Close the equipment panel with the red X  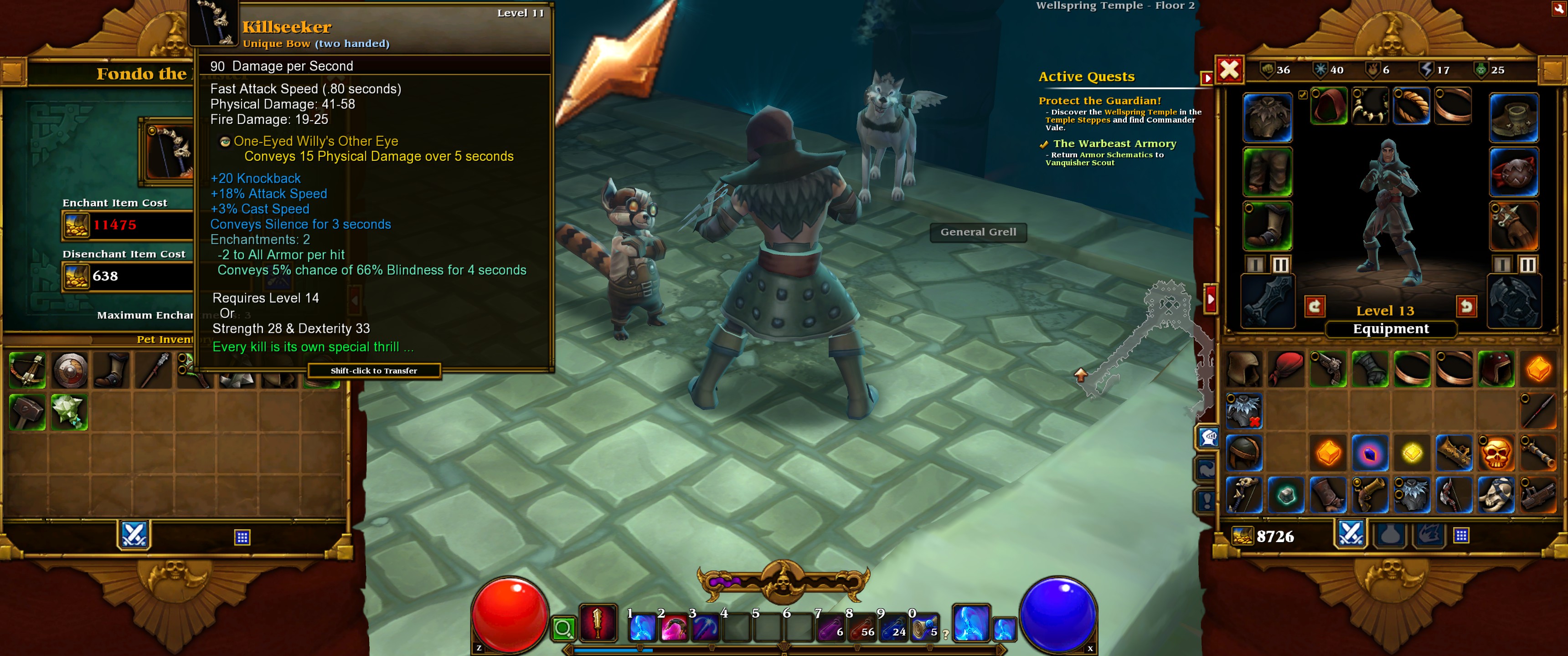1229,70
